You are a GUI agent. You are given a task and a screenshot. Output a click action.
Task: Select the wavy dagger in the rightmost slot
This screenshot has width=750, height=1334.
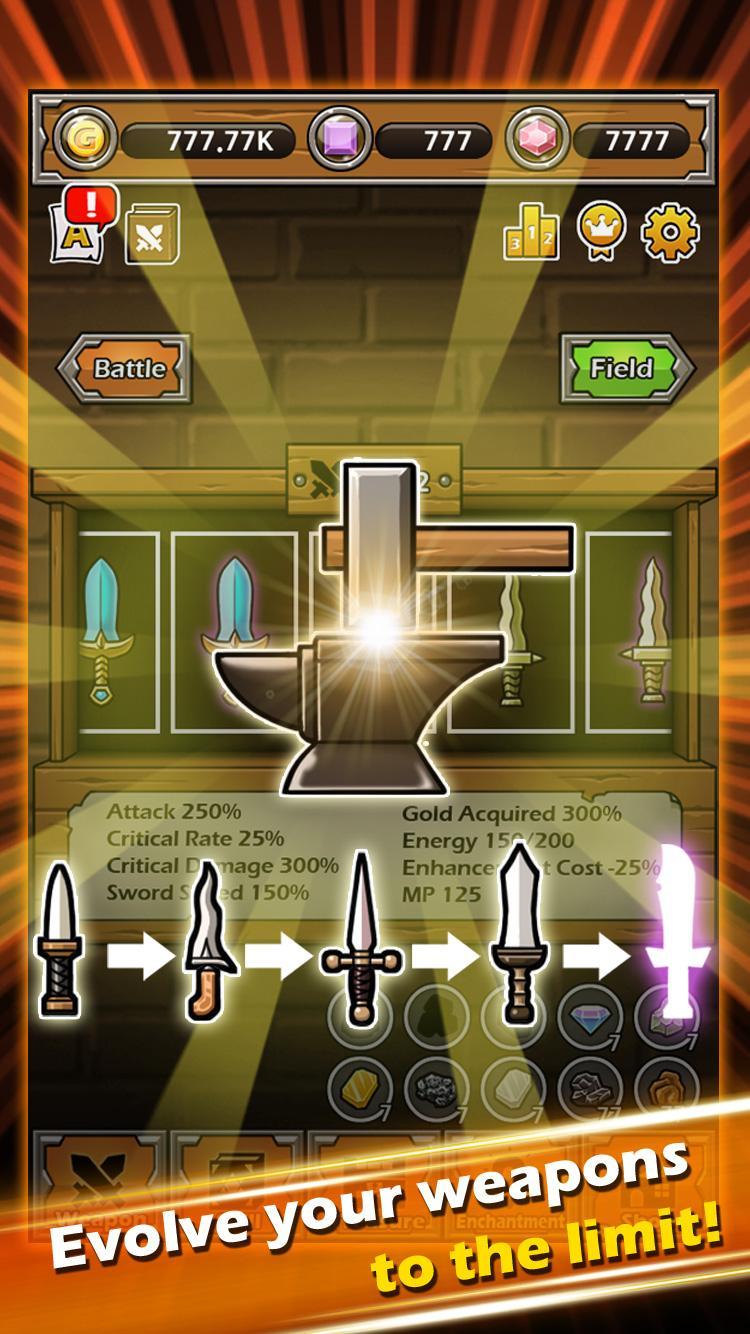pos(641,630)
